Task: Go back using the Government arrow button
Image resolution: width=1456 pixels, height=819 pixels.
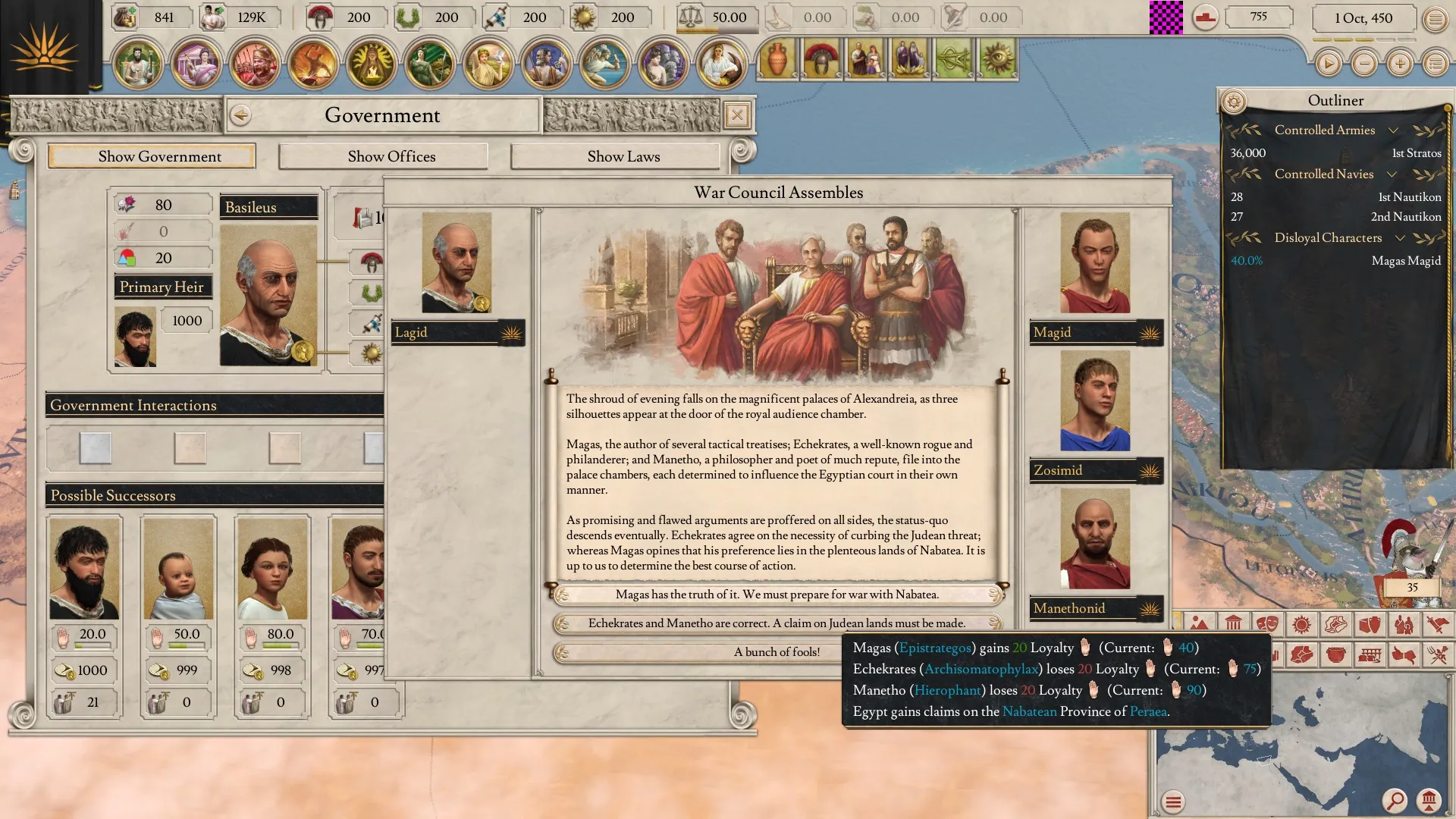Action: 241,115
